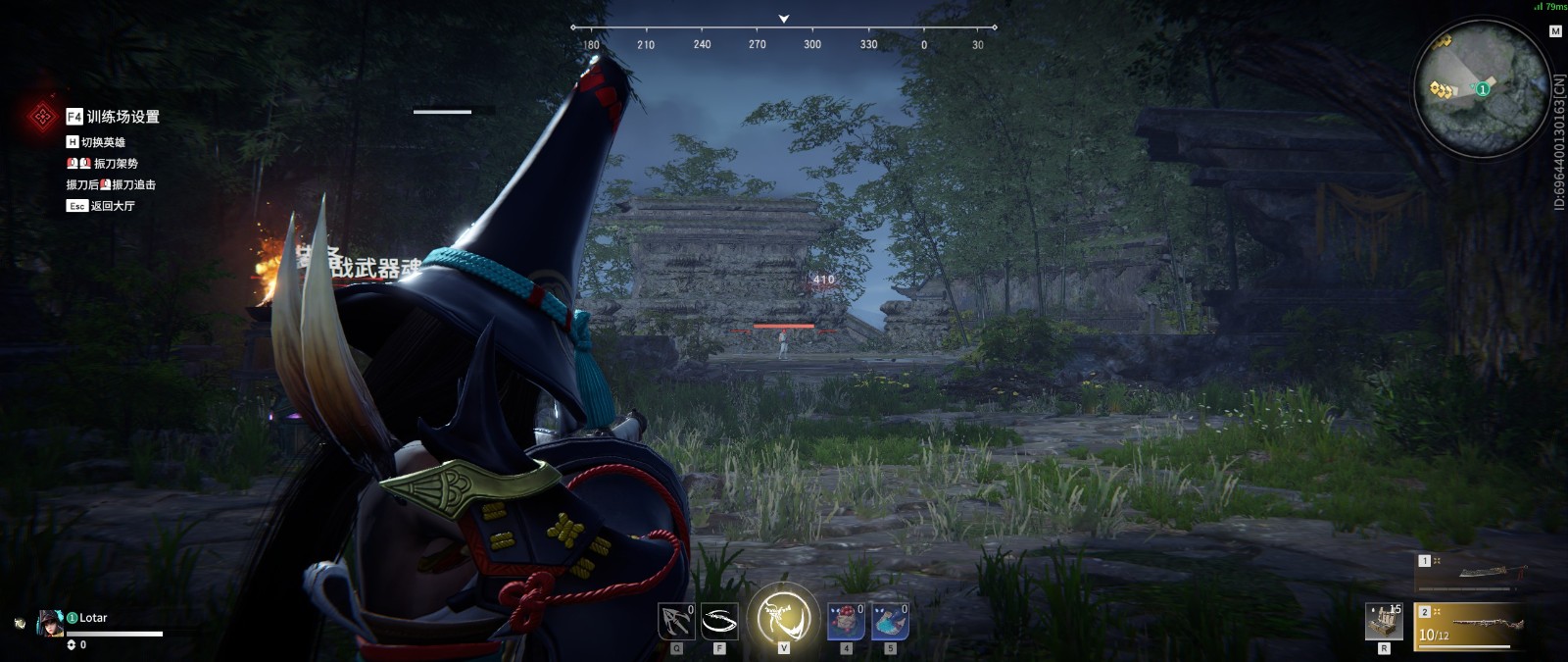Open the circular minimap
The width and height of the screenshot is (1568, 662).
1482,88
